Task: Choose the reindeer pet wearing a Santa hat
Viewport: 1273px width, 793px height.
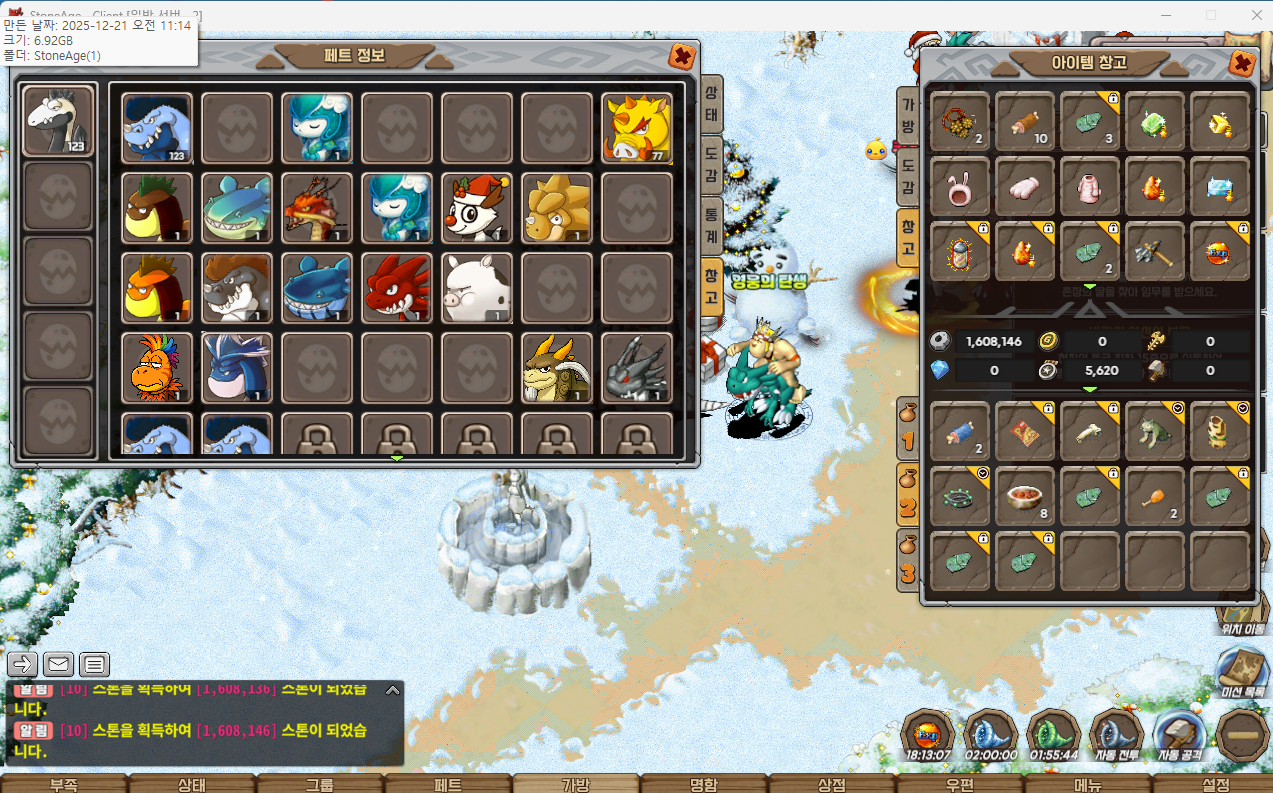Action: coord(476,208)
